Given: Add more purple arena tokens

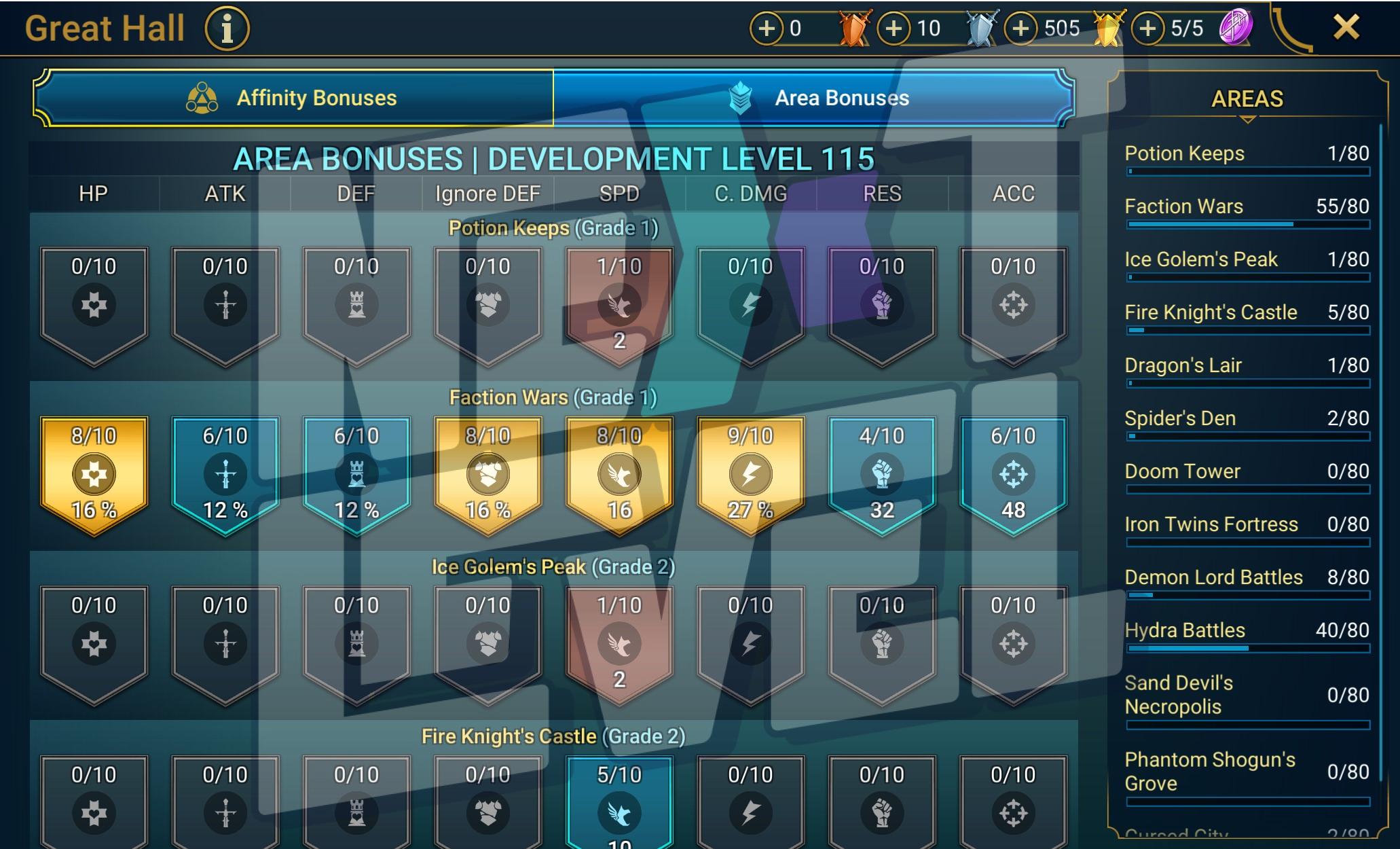Looking at the screenshot, I should pos(1147,29).
